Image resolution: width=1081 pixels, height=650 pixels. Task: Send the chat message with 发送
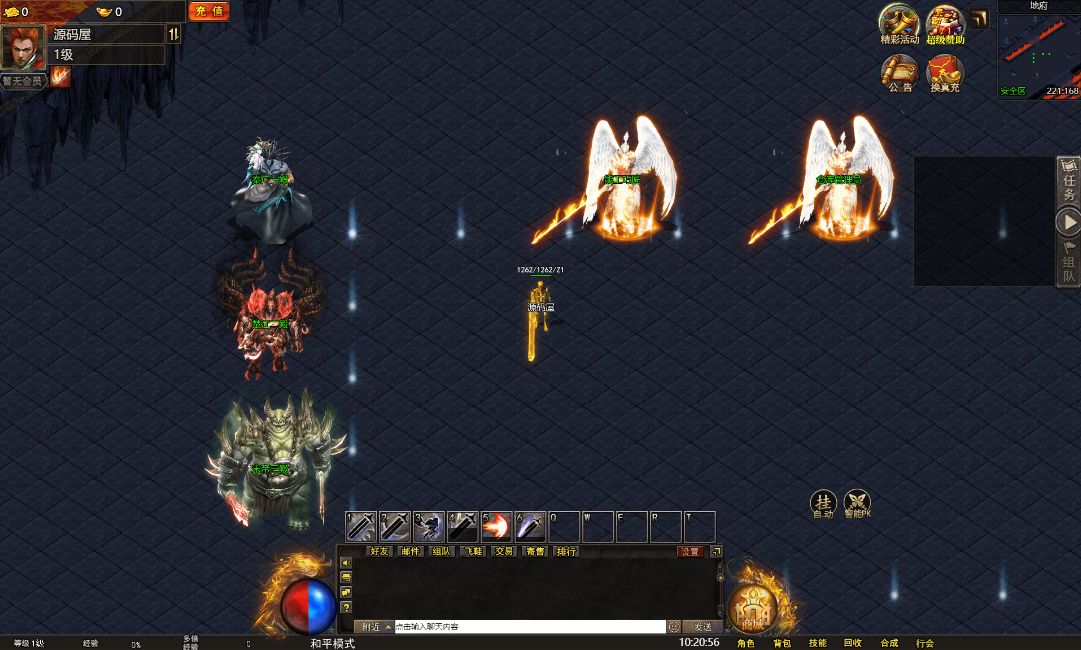702,627
